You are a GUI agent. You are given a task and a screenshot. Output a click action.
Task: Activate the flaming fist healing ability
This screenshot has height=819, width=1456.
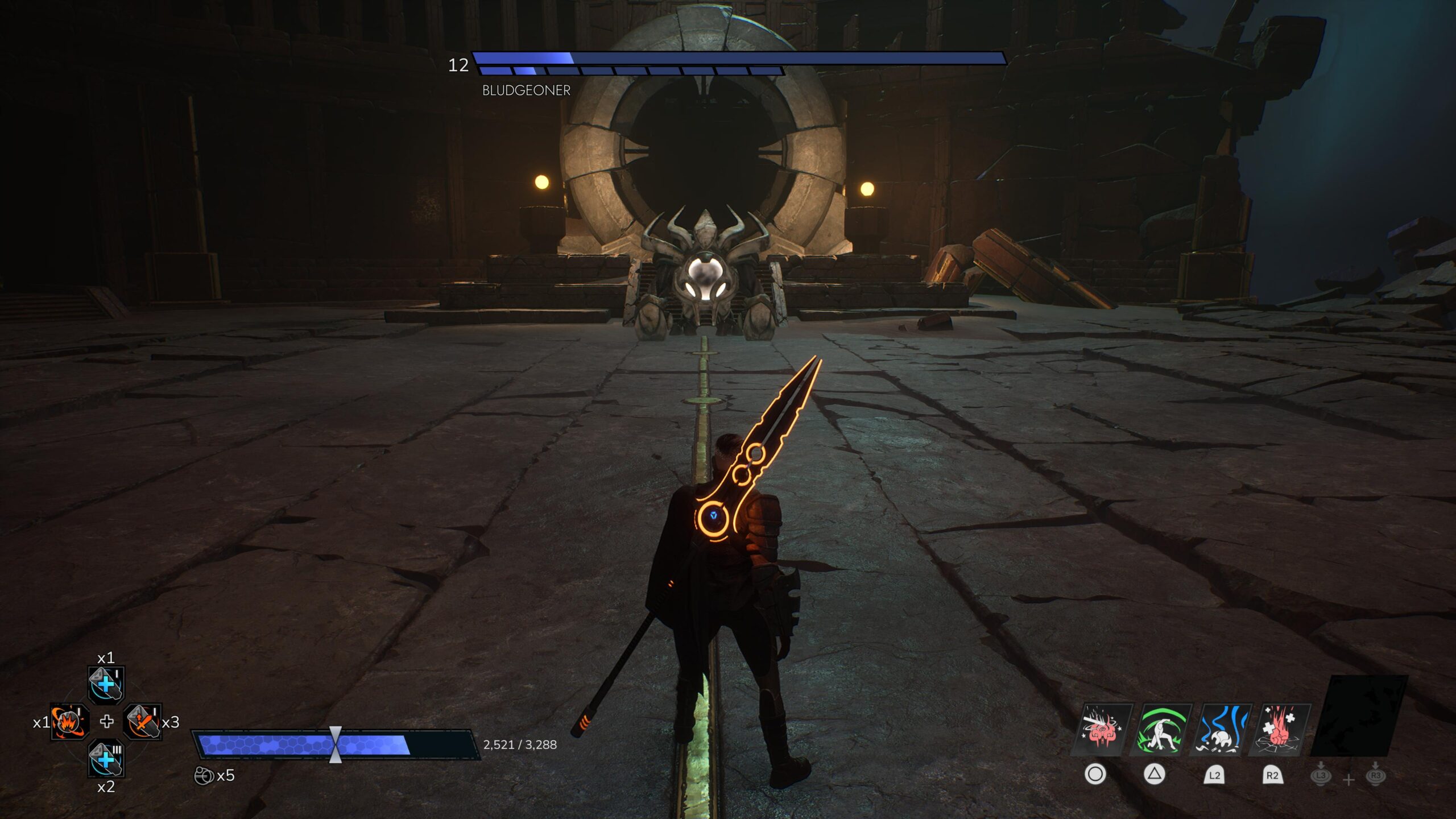pyautogui.click(x=1280, y=730)
